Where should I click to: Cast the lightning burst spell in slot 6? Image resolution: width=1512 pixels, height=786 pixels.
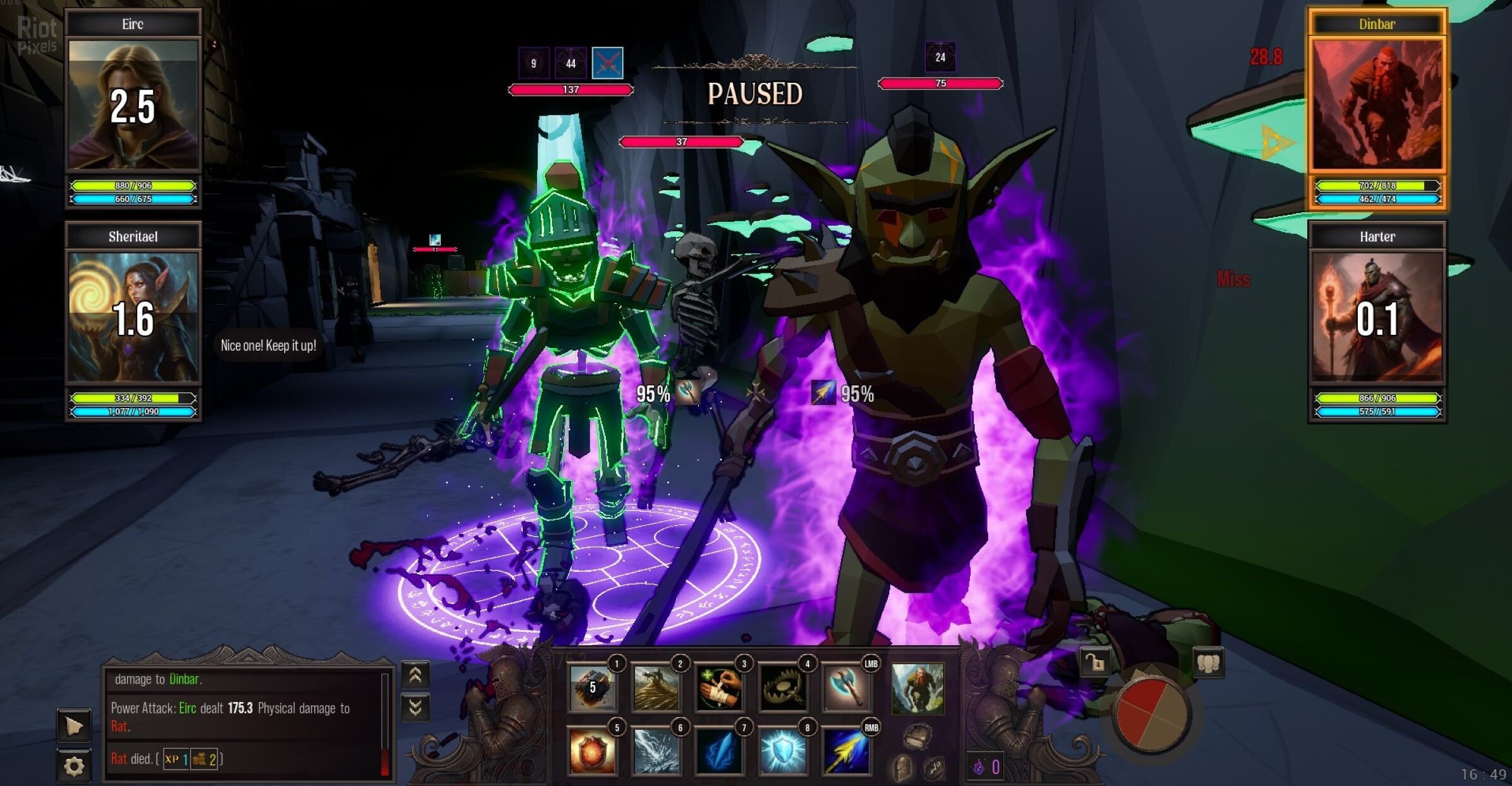[656, 752]
